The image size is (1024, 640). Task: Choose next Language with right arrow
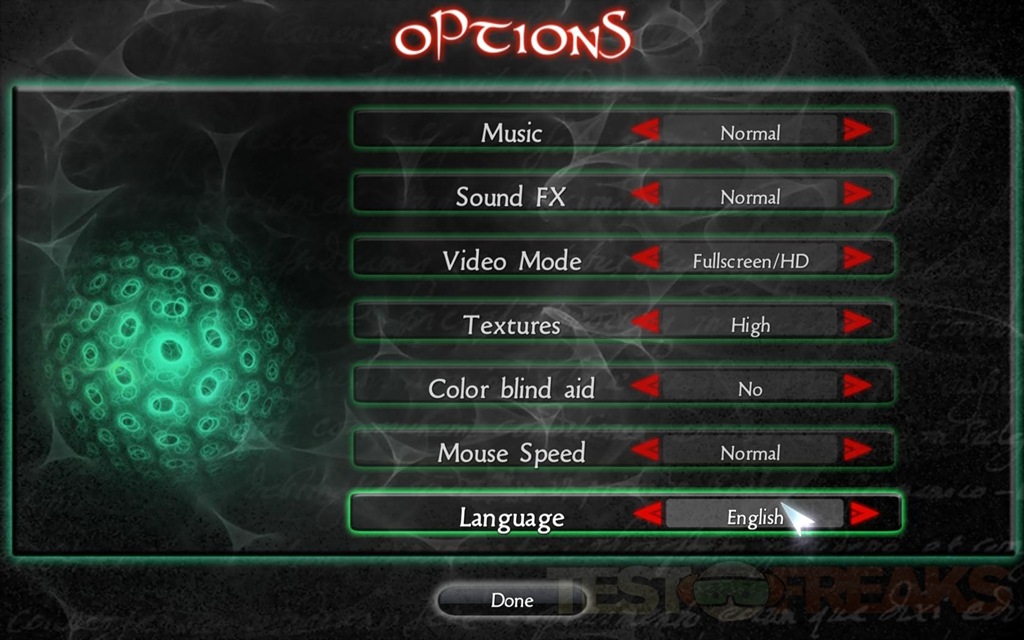(863, 515)
